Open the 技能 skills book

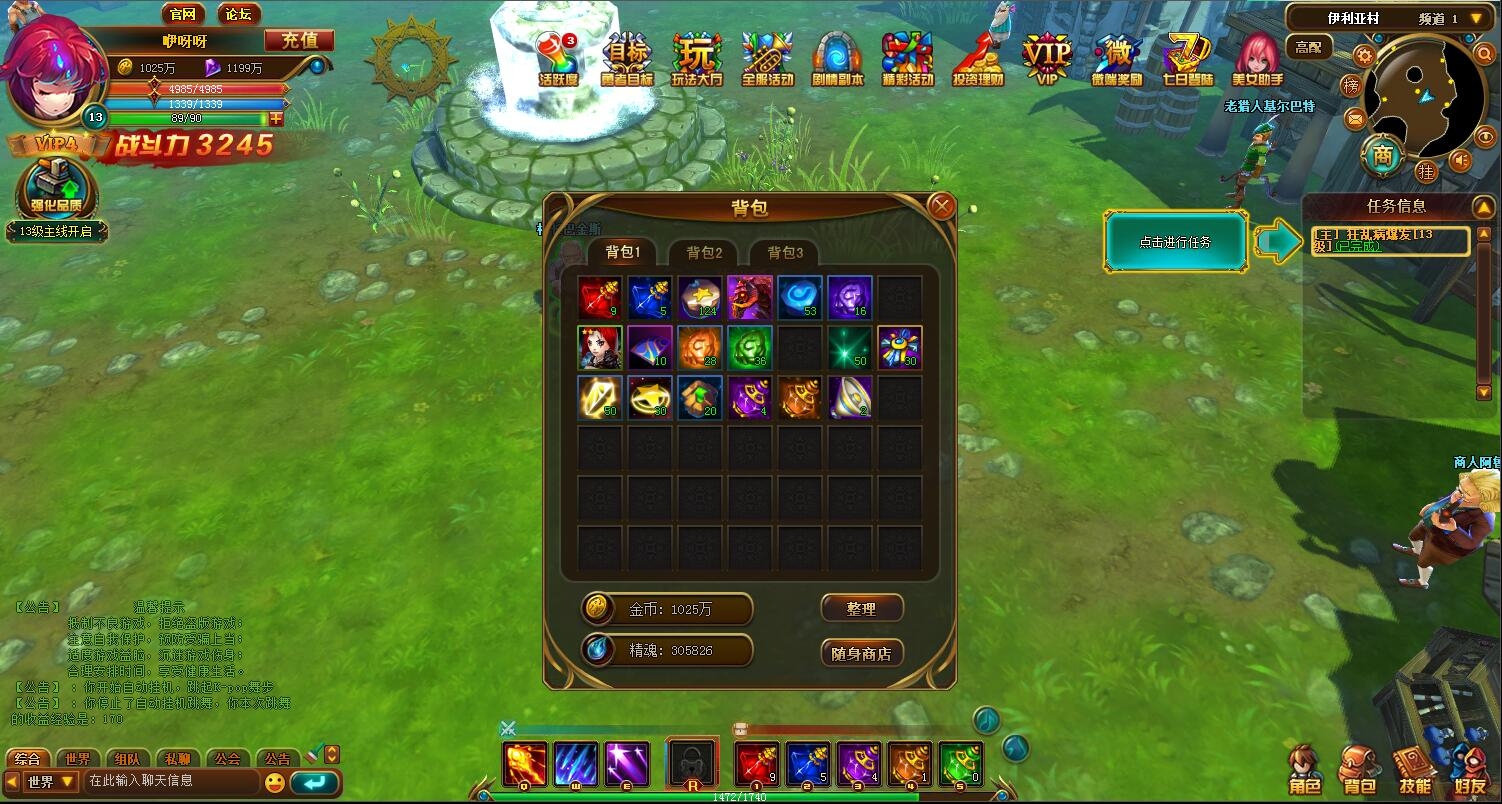1414,770
